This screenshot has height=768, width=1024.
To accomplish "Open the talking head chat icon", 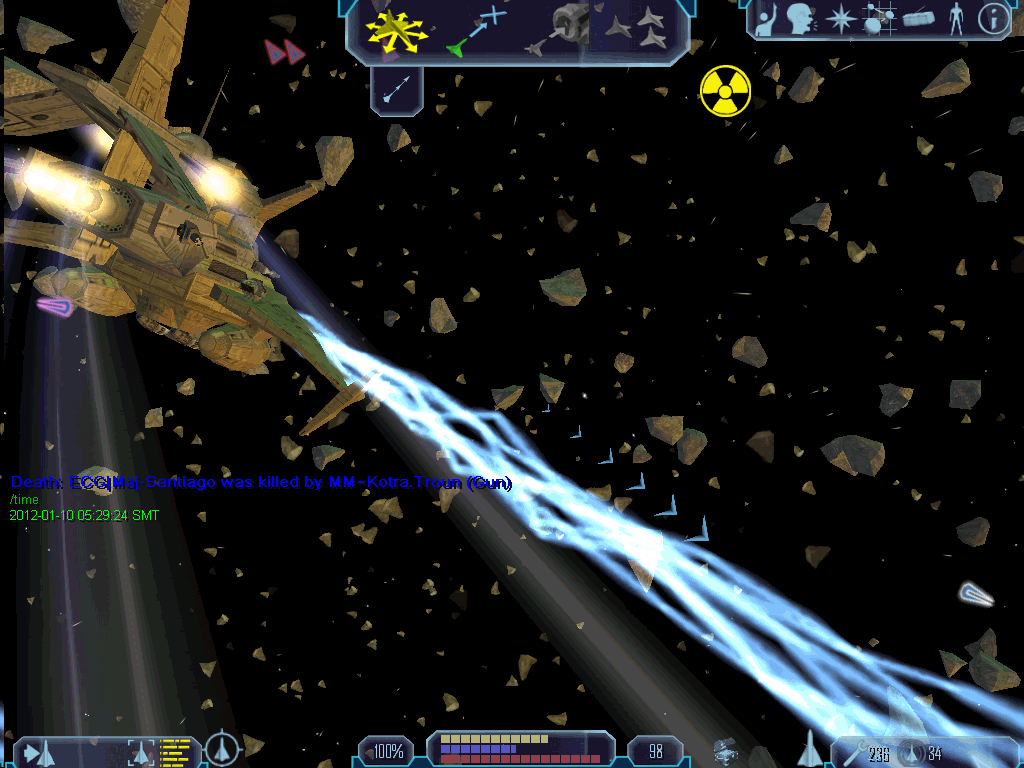I will (x=799, y=19).
